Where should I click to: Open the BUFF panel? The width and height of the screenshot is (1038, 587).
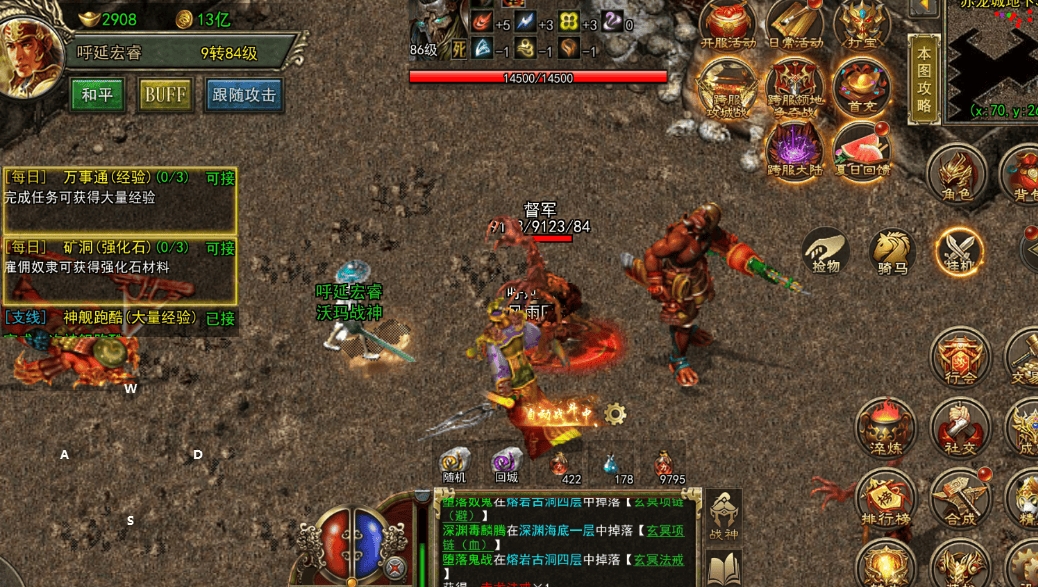pyautogui.click(x=165, y=95)
